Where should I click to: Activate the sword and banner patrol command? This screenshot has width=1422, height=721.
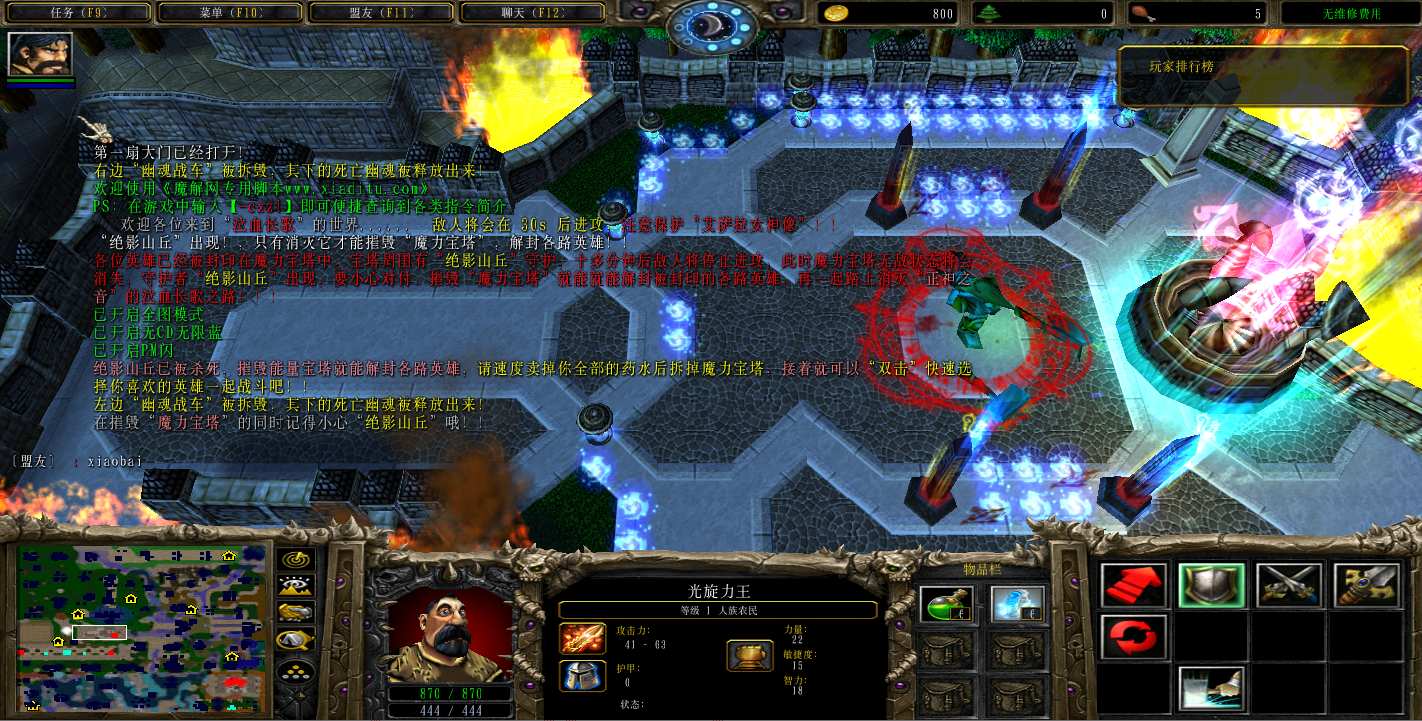click(1366, 586)
